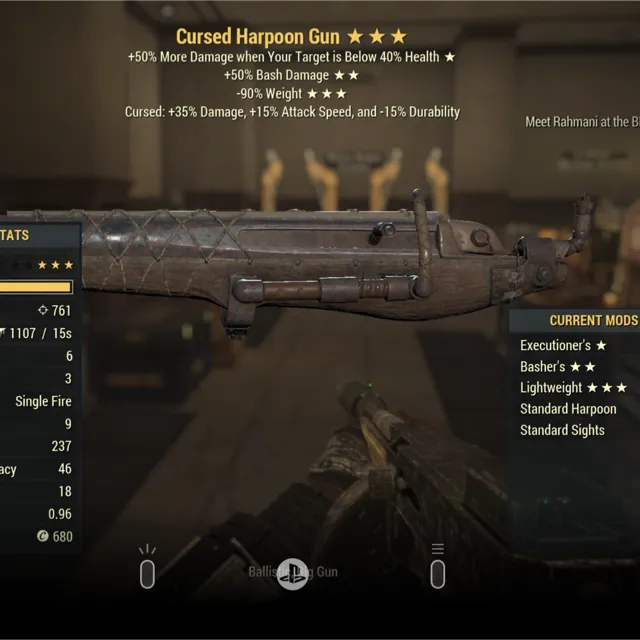Choose the Standard Sights mod
The image size is (640, 640).
point(562,430)
